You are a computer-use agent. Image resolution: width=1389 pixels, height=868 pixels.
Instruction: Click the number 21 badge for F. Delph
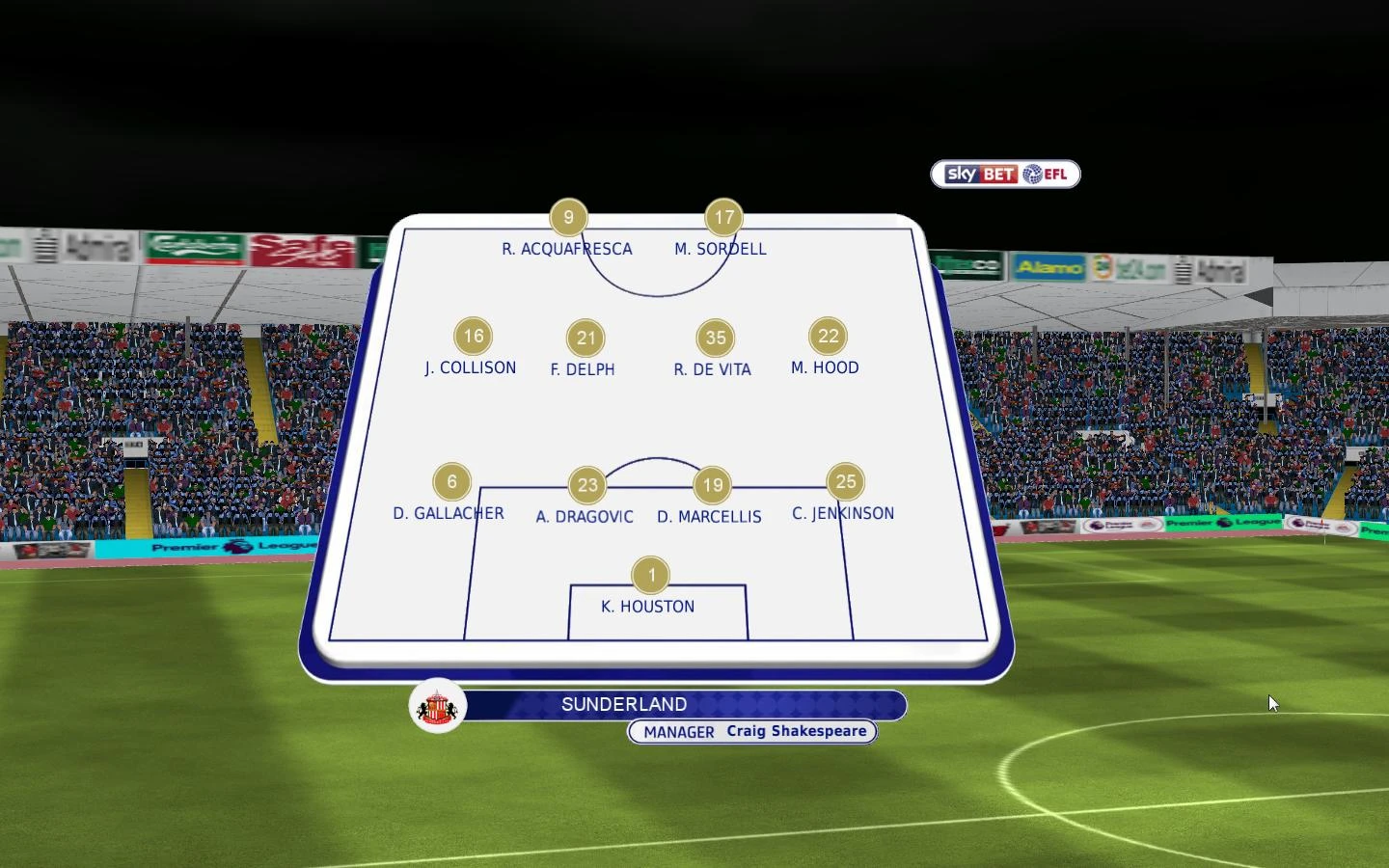coord(586,338)
